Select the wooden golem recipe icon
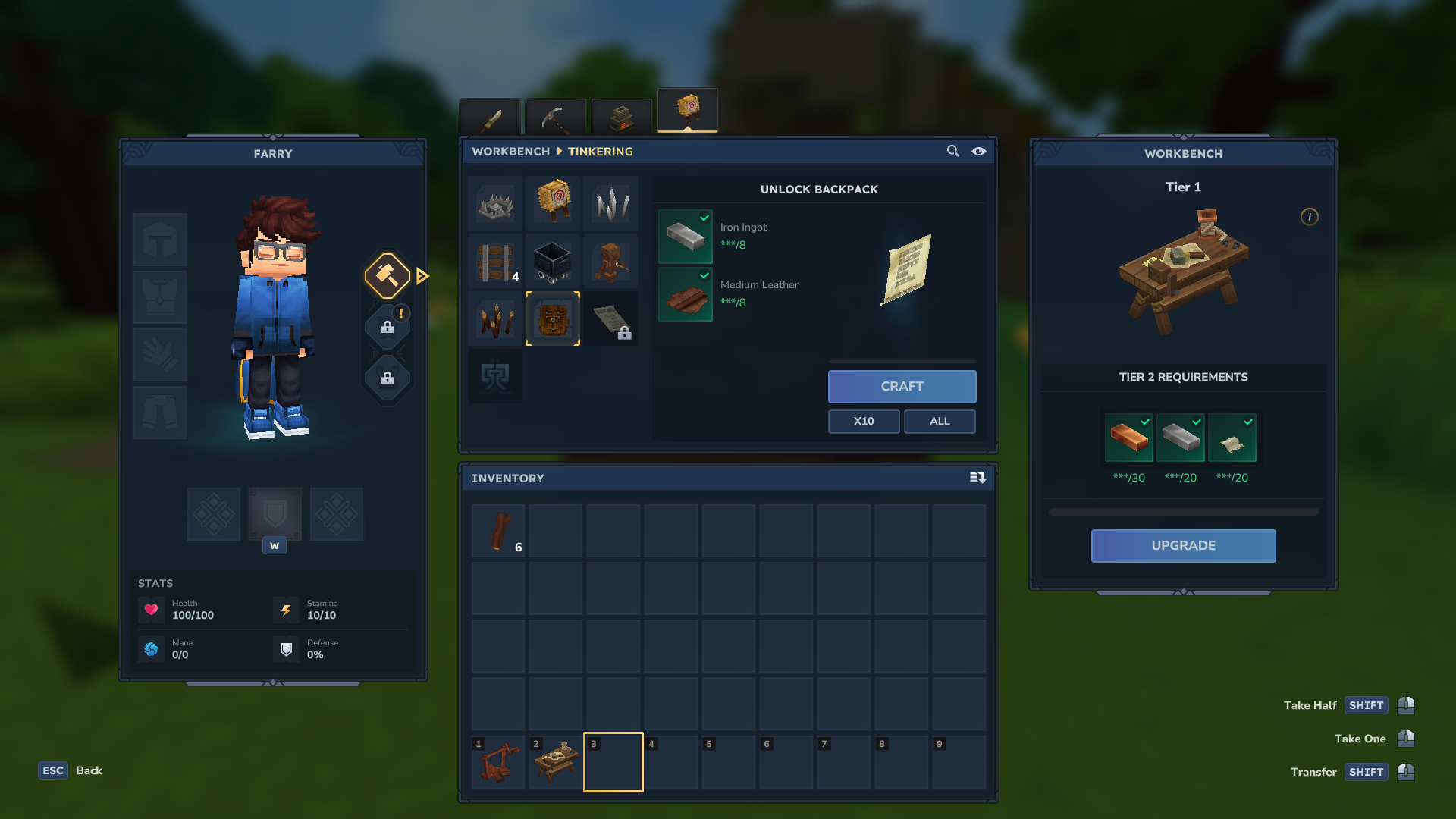 pyautogui.click(x=610, y=262)
